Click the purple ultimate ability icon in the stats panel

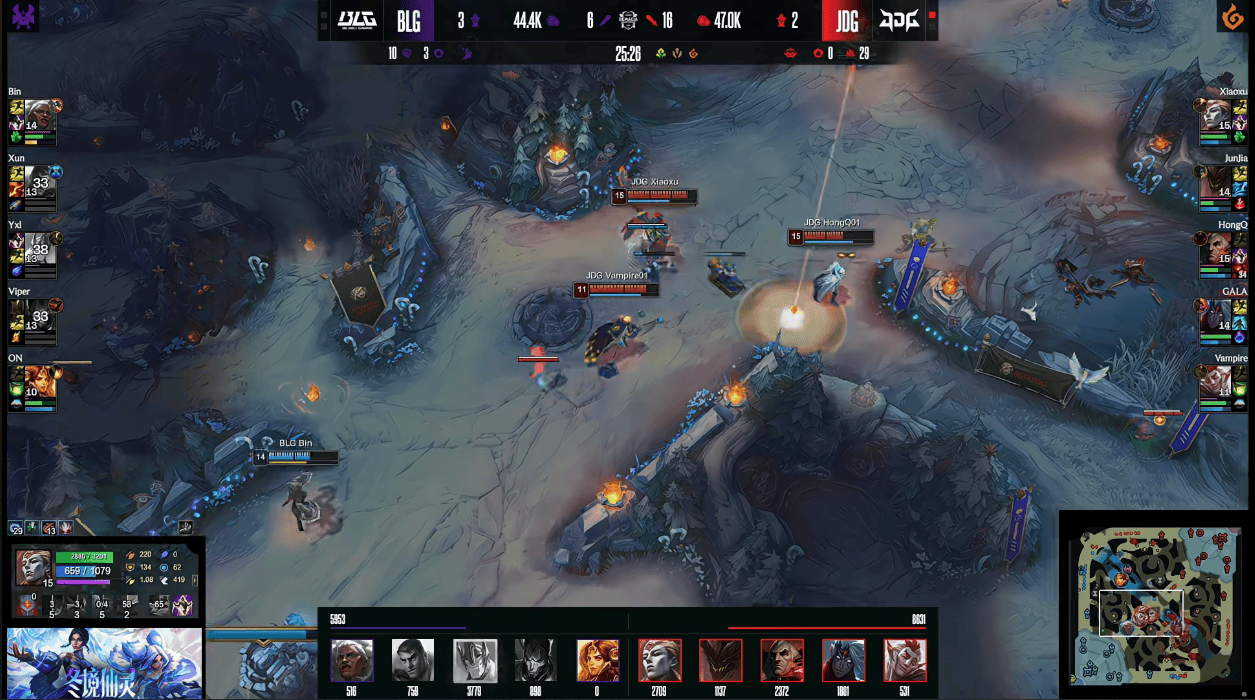(184, 605)
